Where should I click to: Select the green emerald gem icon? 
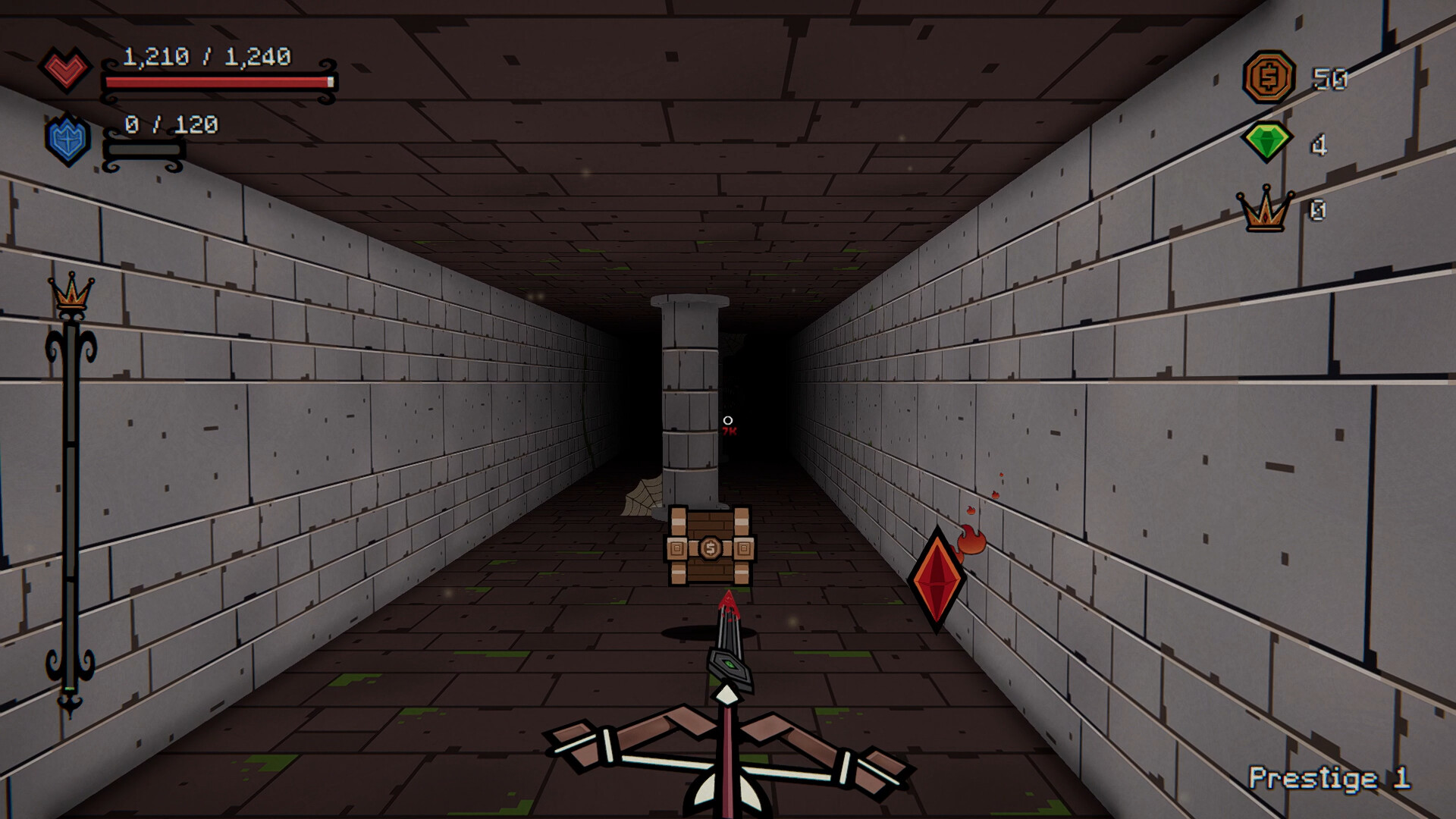click(1269, 141)
